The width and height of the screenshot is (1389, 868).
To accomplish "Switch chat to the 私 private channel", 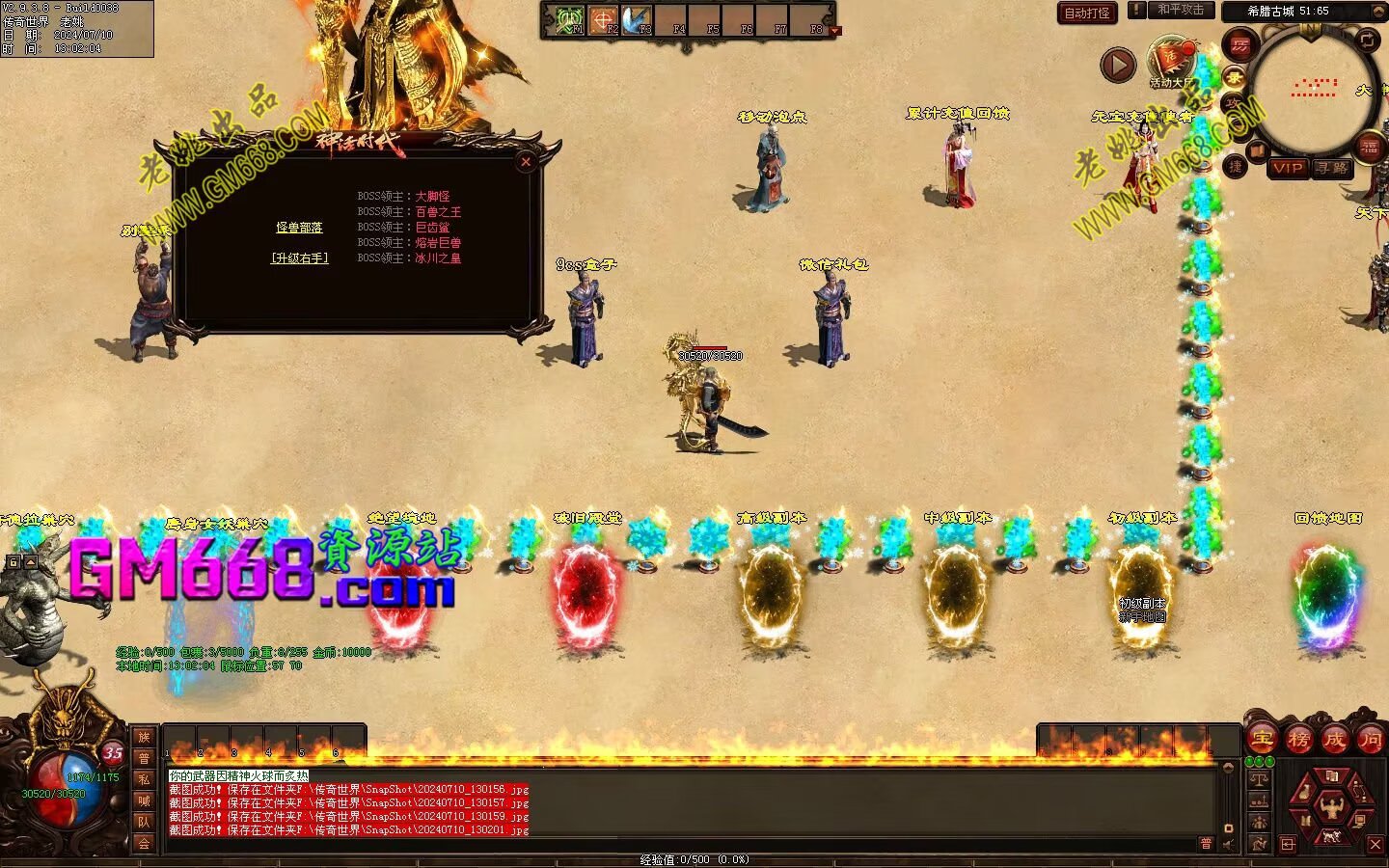I will tap(144, 779).
